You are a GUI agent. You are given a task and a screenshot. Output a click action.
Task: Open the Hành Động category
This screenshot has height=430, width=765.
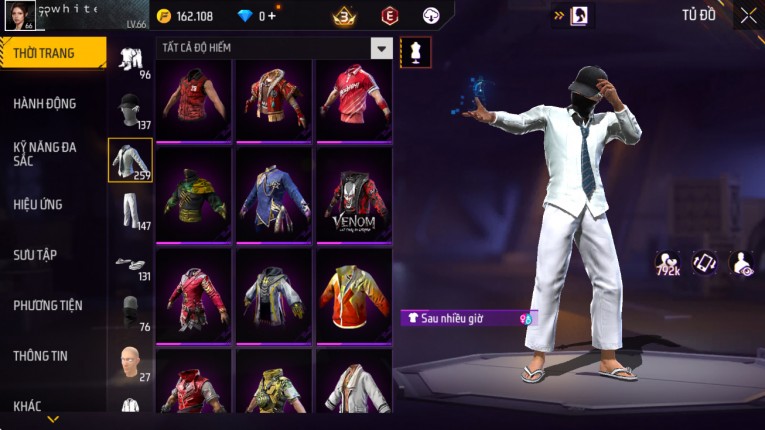coord(46,103)
